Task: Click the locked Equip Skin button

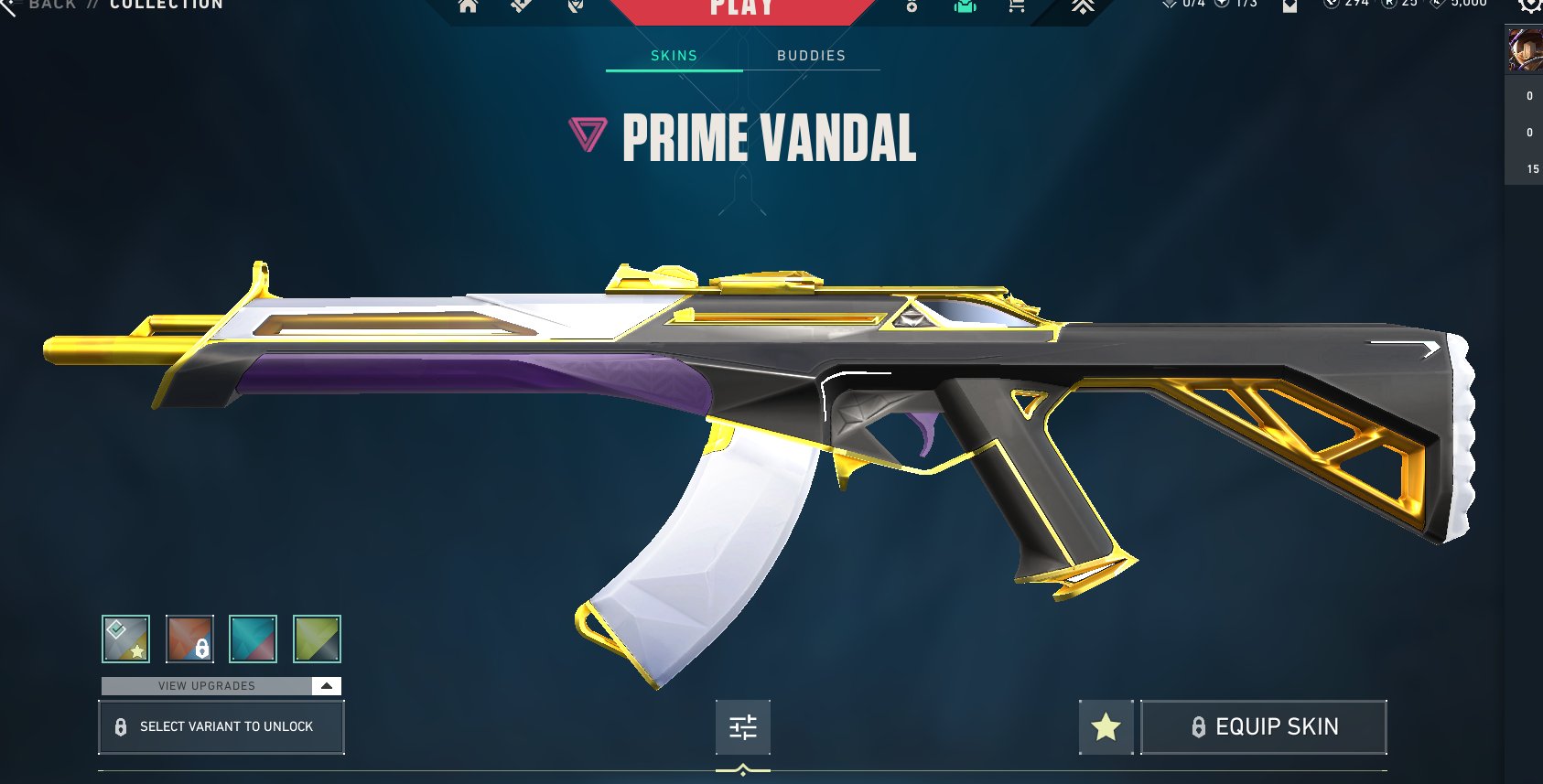Action: [1264, 727]
